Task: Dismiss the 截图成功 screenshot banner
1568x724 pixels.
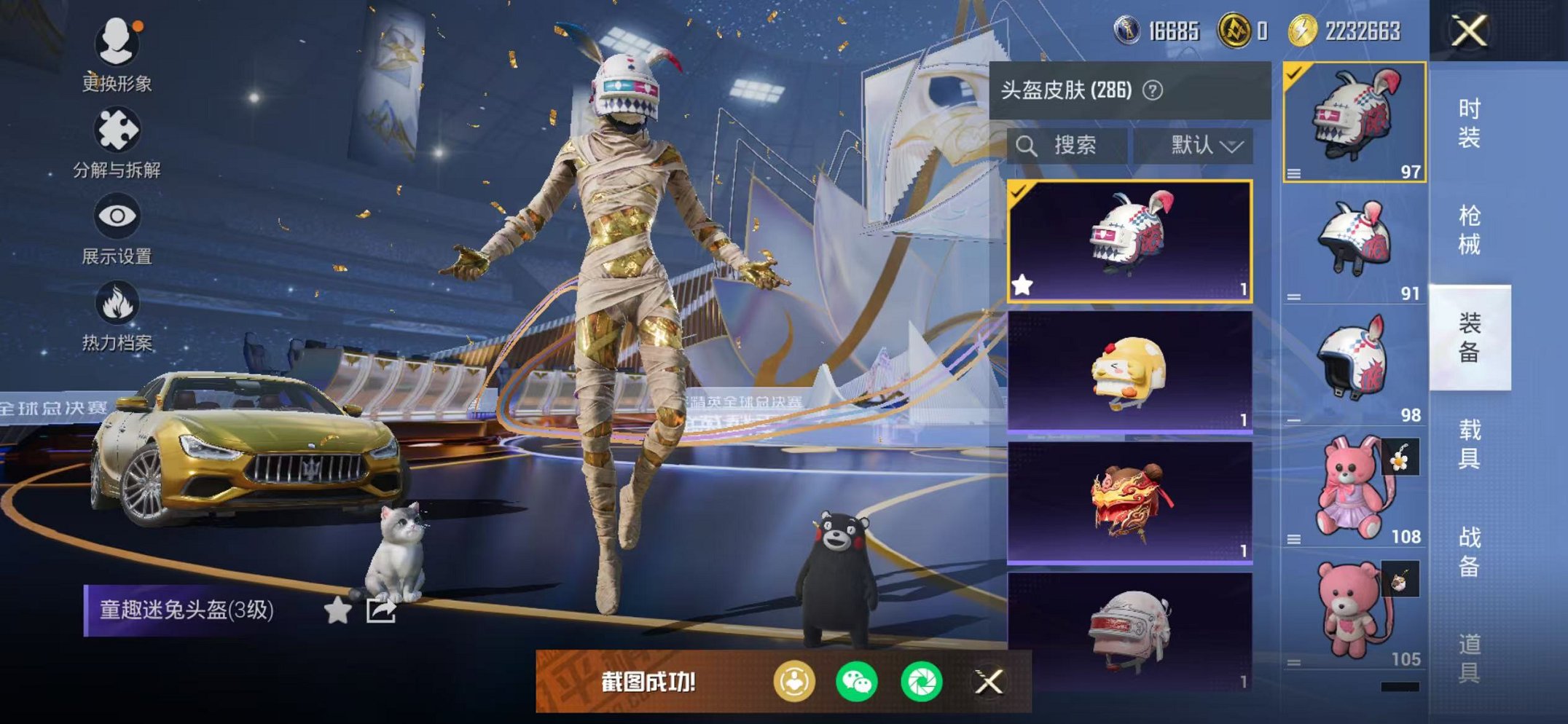Action: point(989,682)
